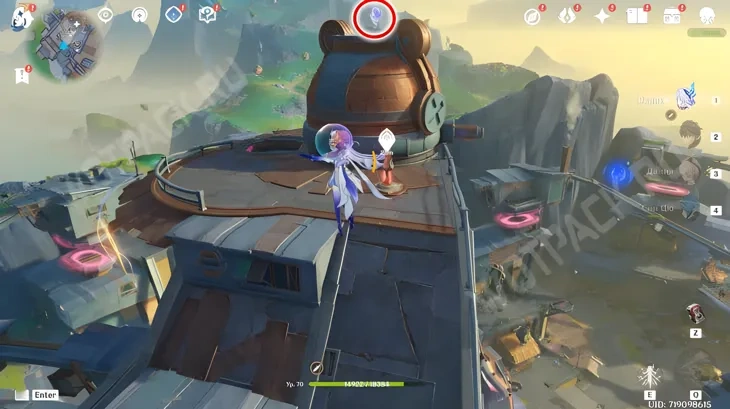Open the quest bookmark icon below Paimon
Screen dimensions: 730x409
click(x=21, y=75)
